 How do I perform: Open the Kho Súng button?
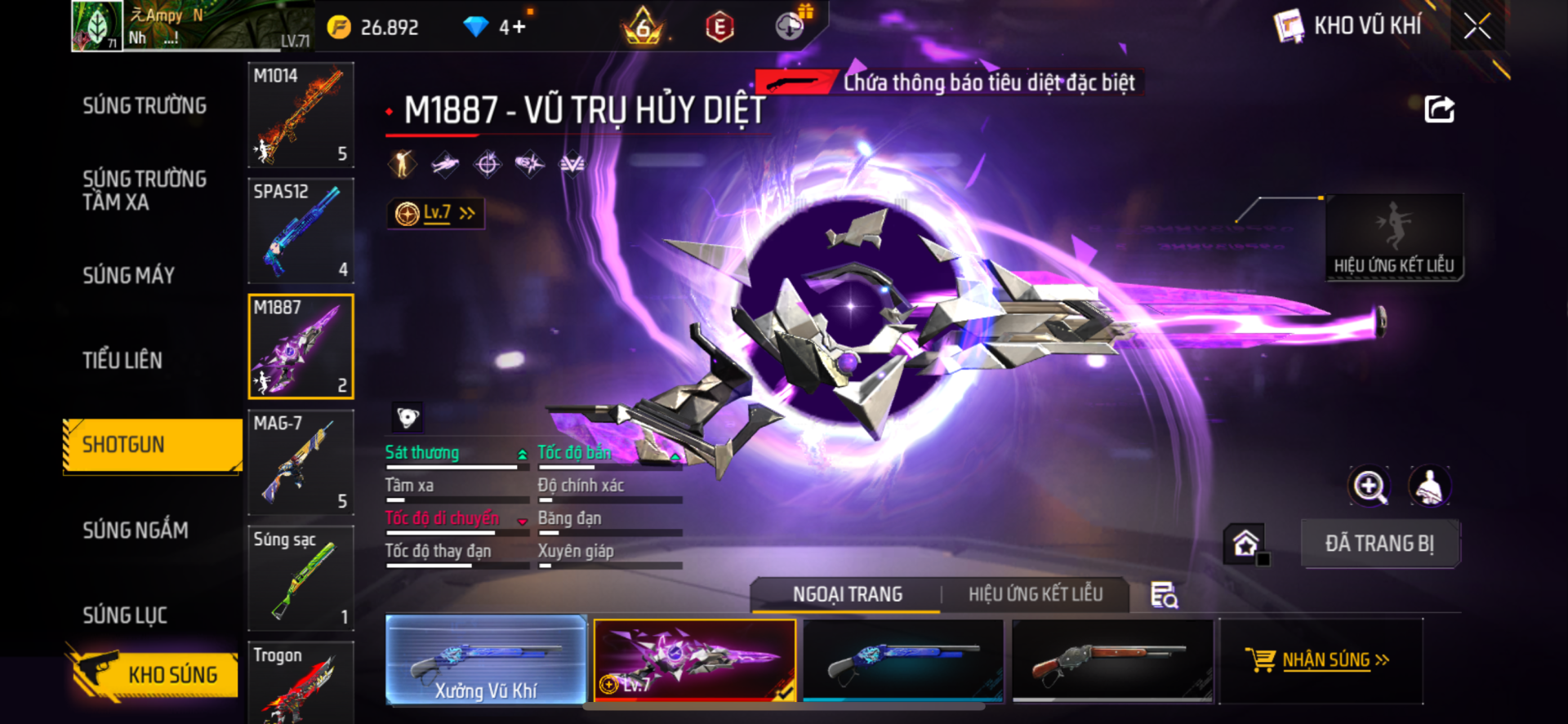154,674
